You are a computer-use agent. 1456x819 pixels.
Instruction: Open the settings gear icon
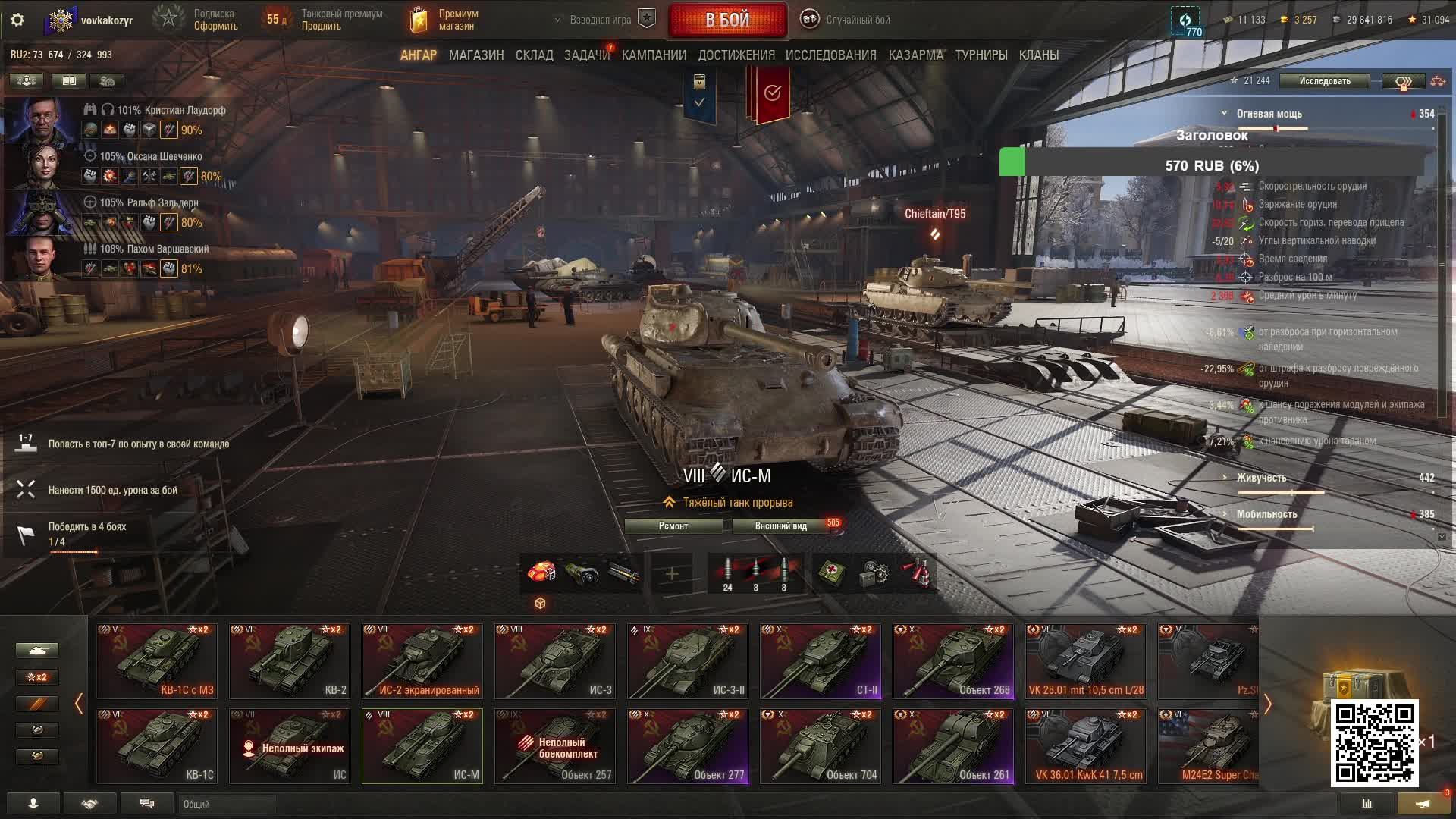point(17,20)
